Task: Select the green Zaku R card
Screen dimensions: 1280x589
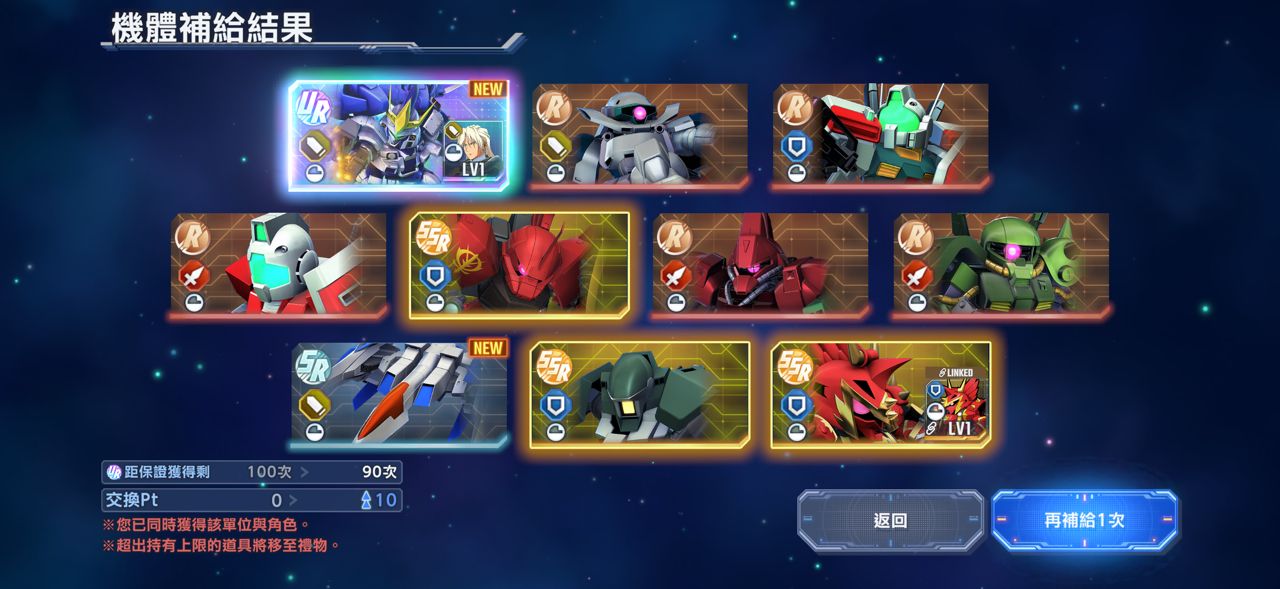Action: click(1001, 264)
